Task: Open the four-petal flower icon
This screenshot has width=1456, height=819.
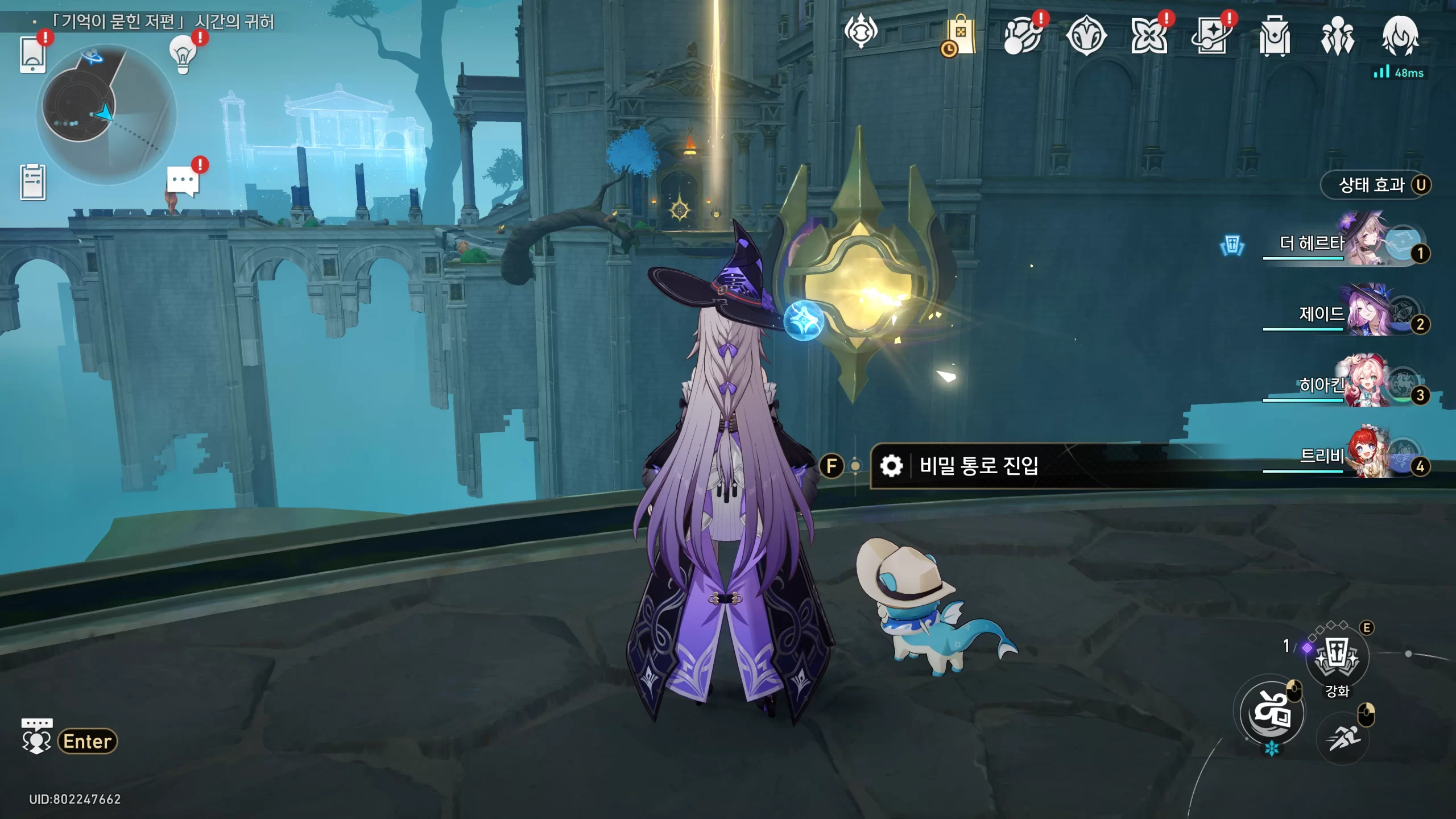Action: 1149,36
